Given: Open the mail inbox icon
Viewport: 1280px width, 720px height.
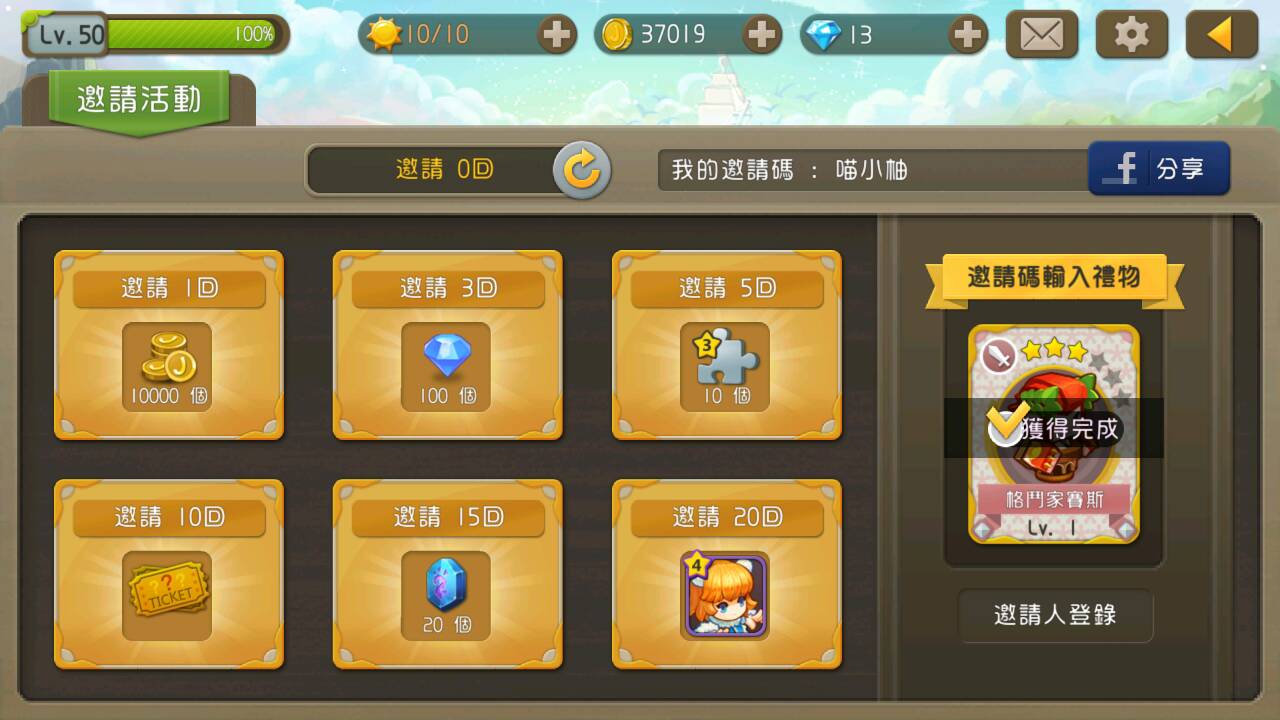Looking at the screenshot, I should tap(1043, 32).
